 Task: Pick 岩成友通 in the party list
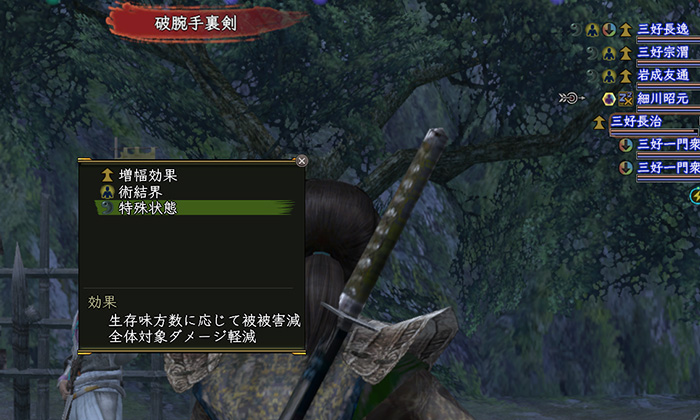[664, 75]
